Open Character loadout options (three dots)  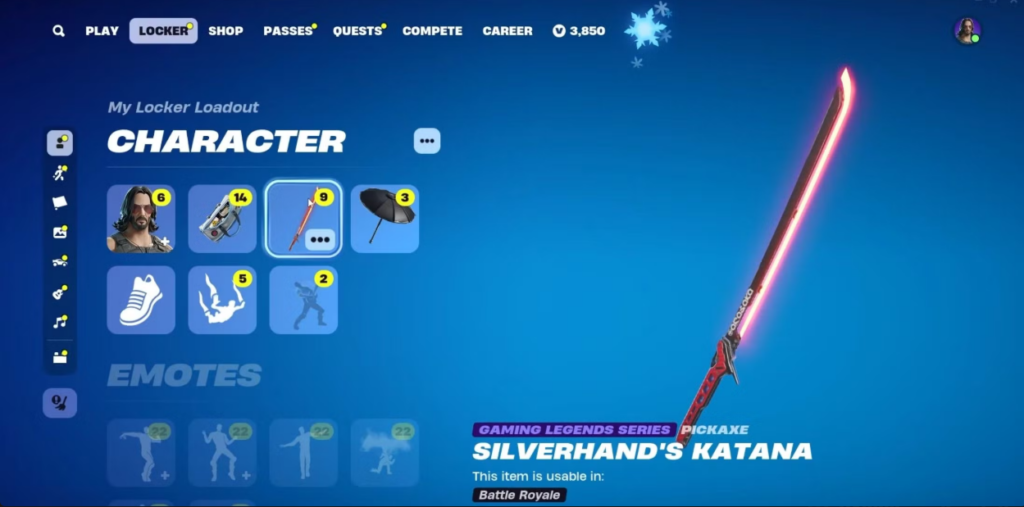427,141
